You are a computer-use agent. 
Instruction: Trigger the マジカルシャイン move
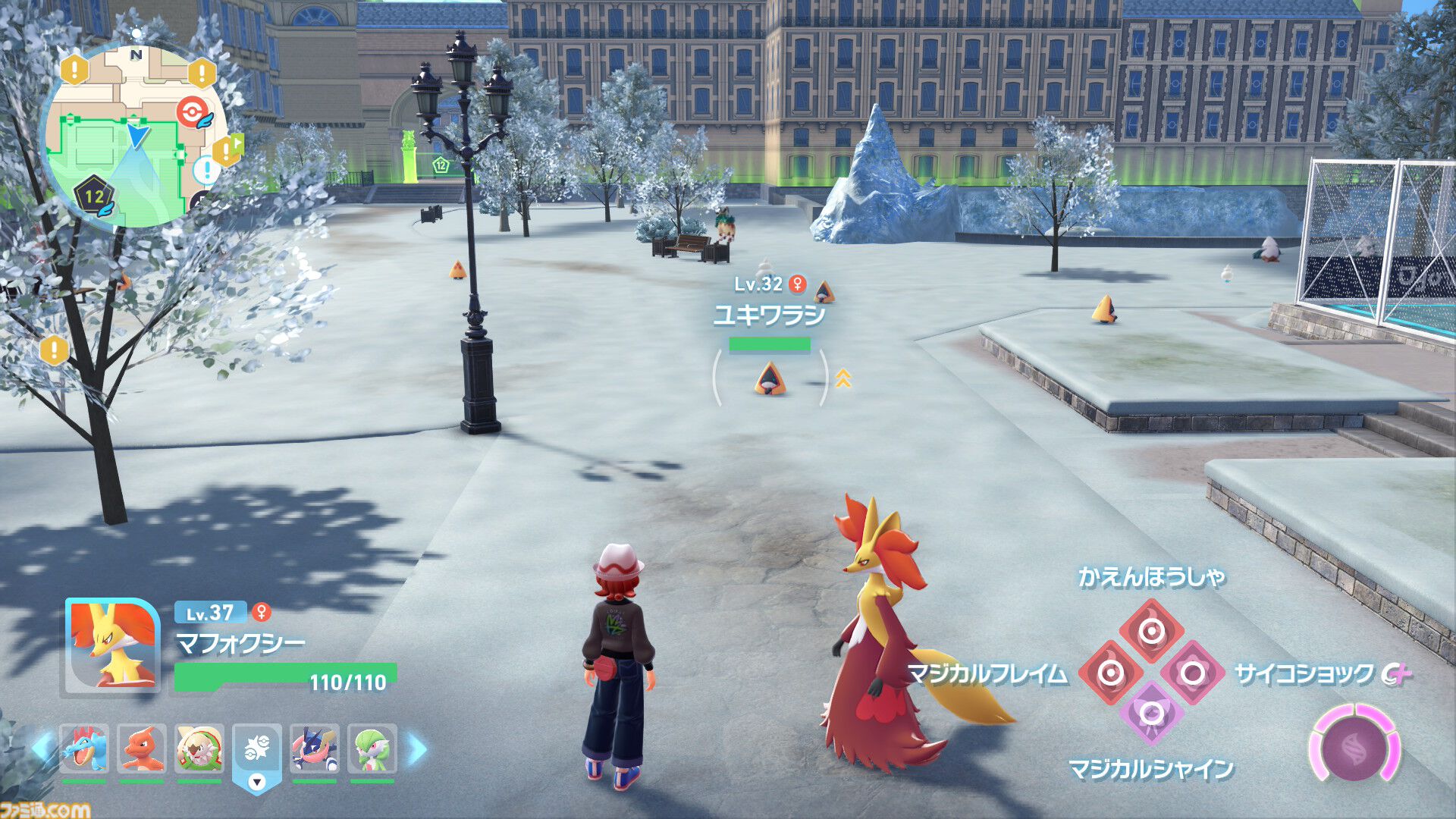pyautogui.click(x=1151, y=714)
